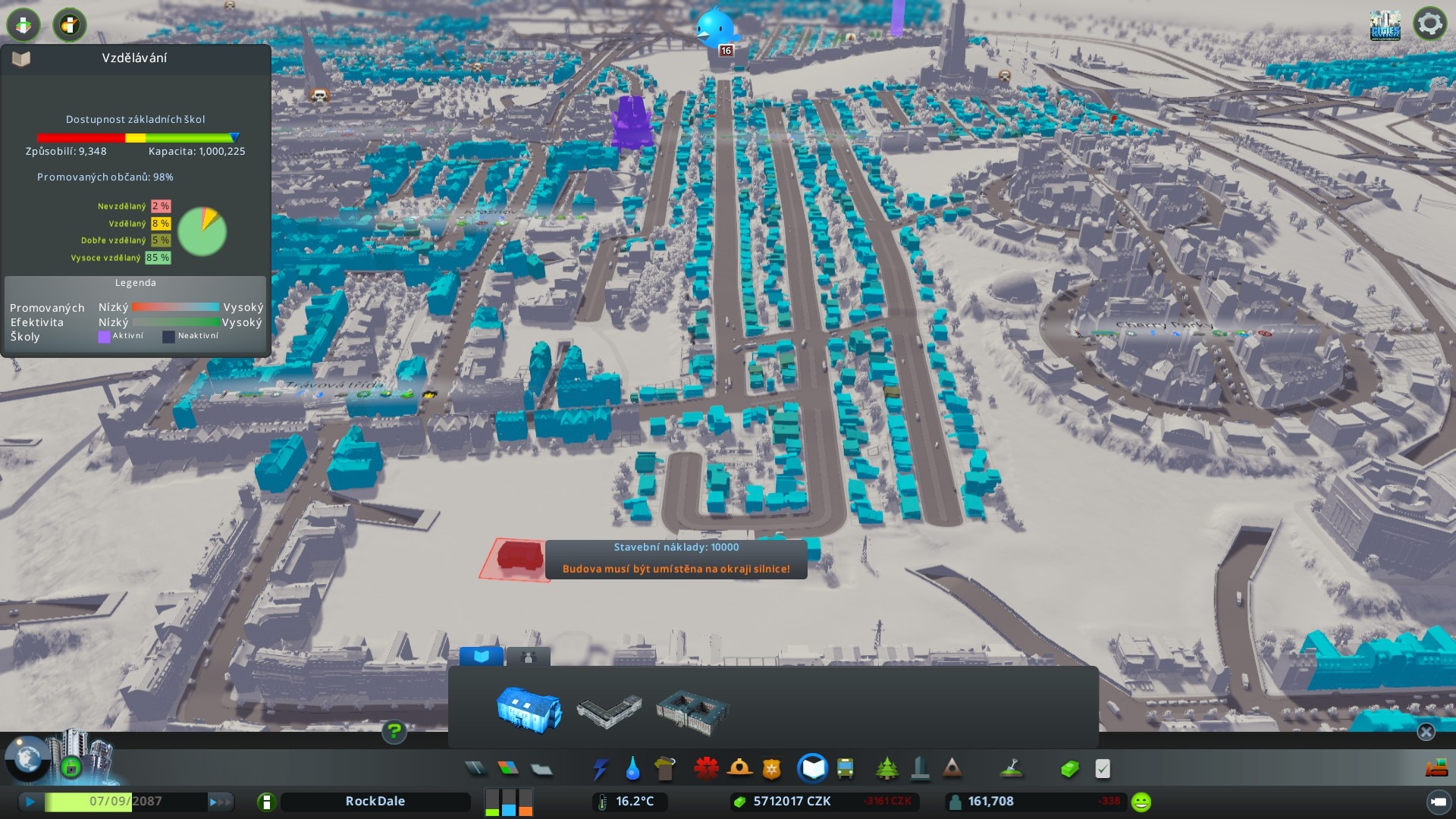Screen dimensions: 1456x819
Task: Open the Chirper blue bird feed
Action: tap(715, 27)
